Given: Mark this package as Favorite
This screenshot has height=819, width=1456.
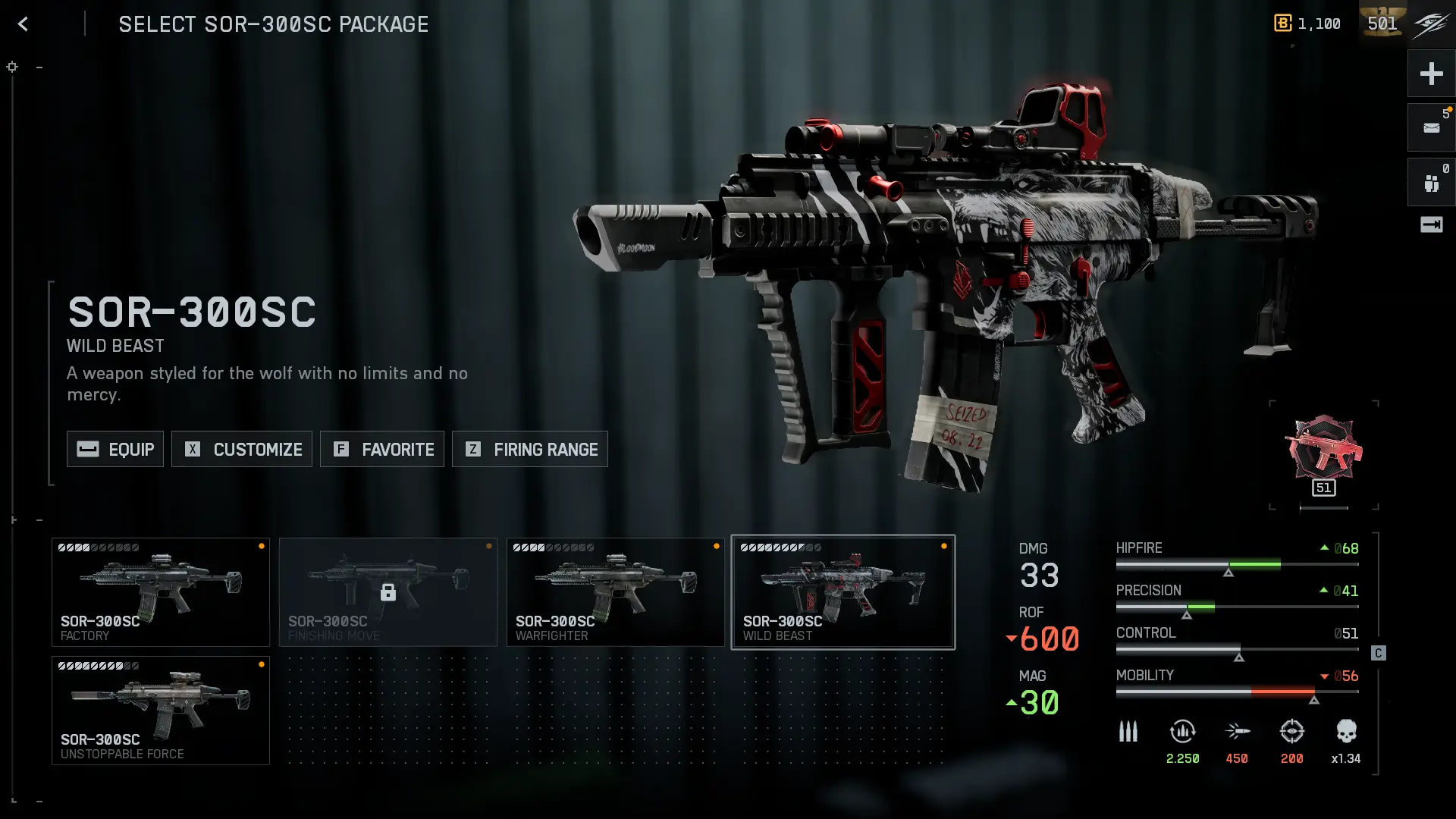Looking at the screenshot, I should pyautogui.click(x=382, y=449).
